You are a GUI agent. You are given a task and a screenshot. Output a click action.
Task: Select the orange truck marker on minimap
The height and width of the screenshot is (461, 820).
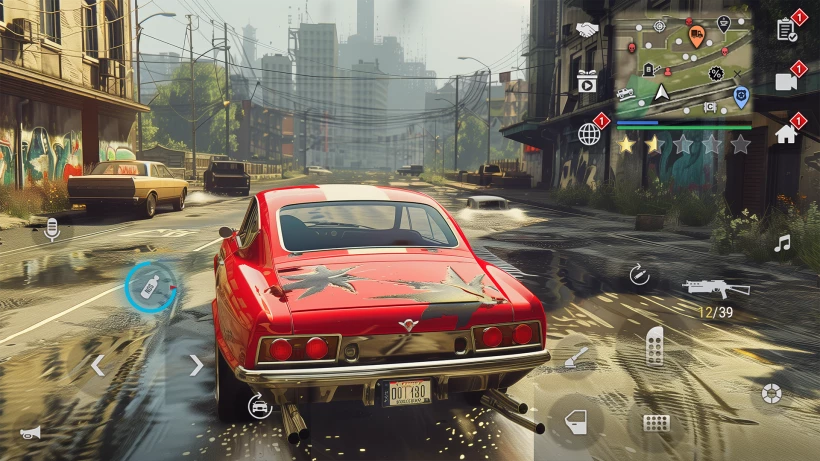click(x=697, y=35)
